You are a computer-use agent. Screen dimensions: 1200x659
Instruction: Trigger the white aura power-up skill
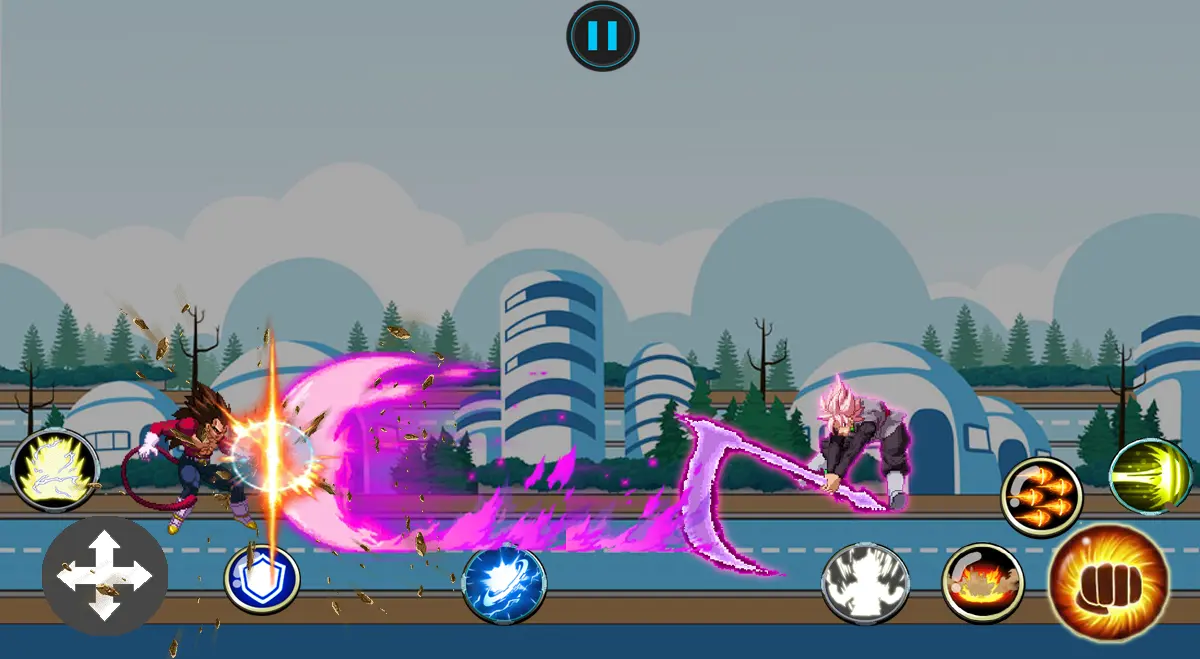[x=865, y=583]
